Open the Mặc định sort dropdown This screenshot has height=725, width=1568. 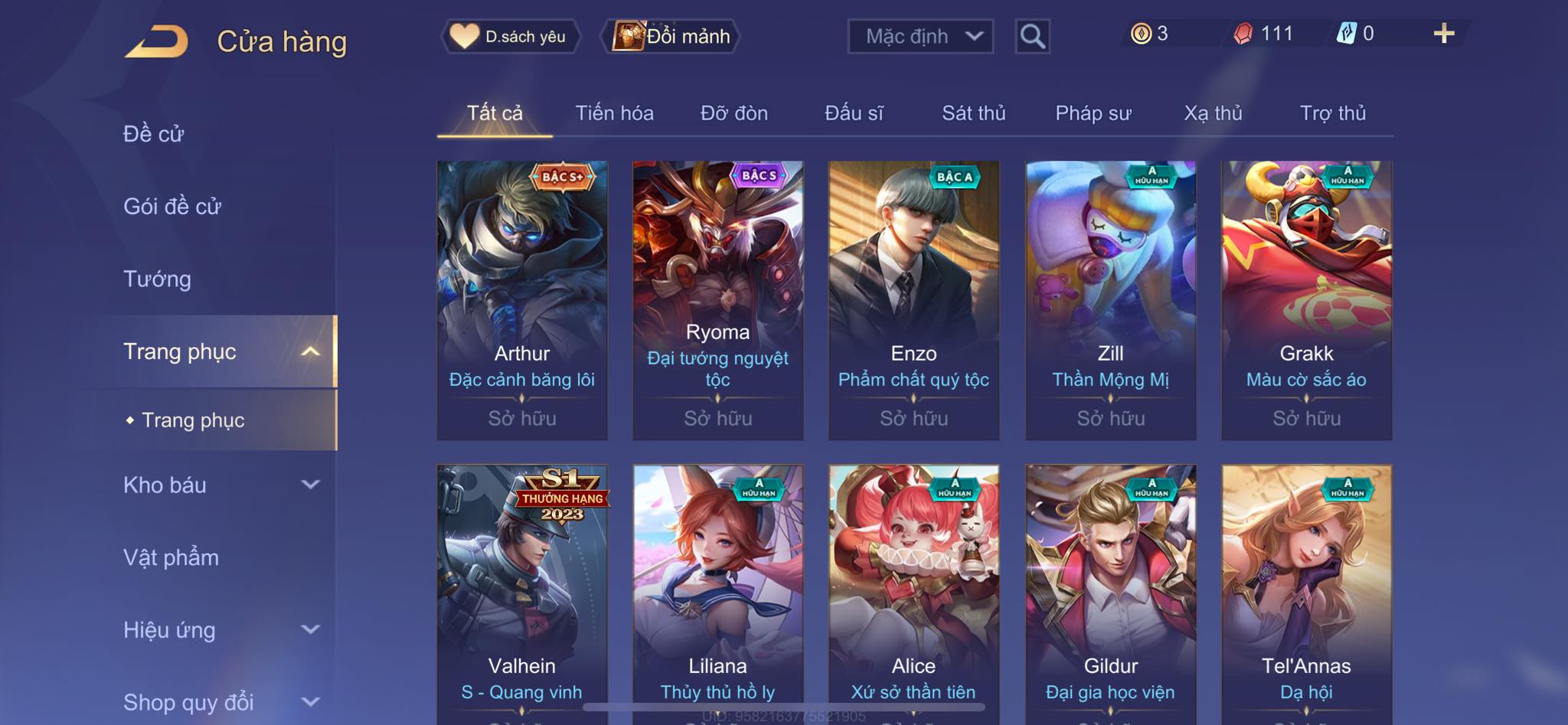click(x=920, y=36)
